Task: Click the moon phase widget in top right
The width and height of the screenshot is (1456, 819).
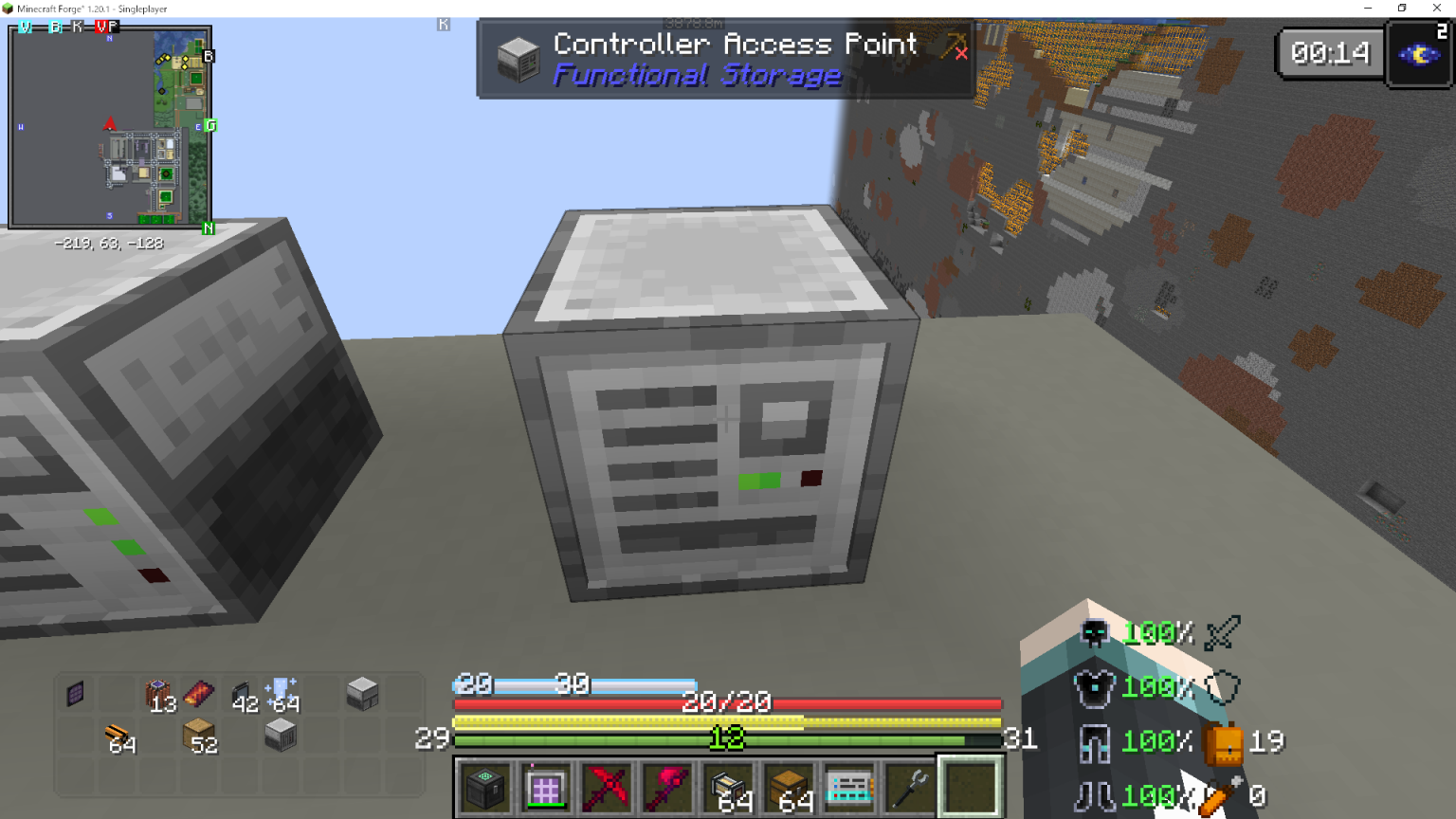Action: [x=1419, y=53]
